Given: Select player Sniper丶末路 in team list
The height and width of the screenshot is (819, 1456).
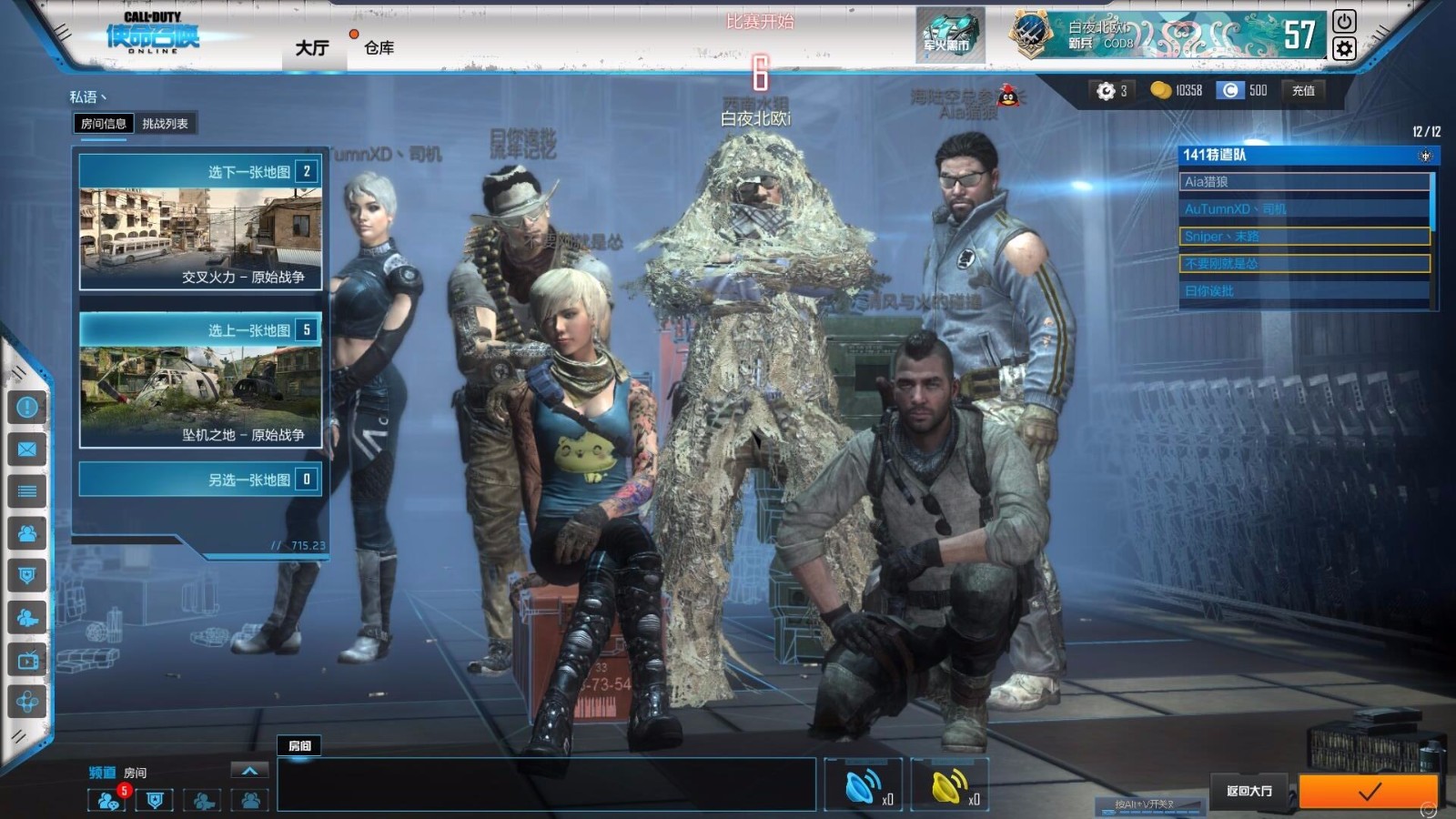Looking at the screenshot, I should click(1303, 237).
